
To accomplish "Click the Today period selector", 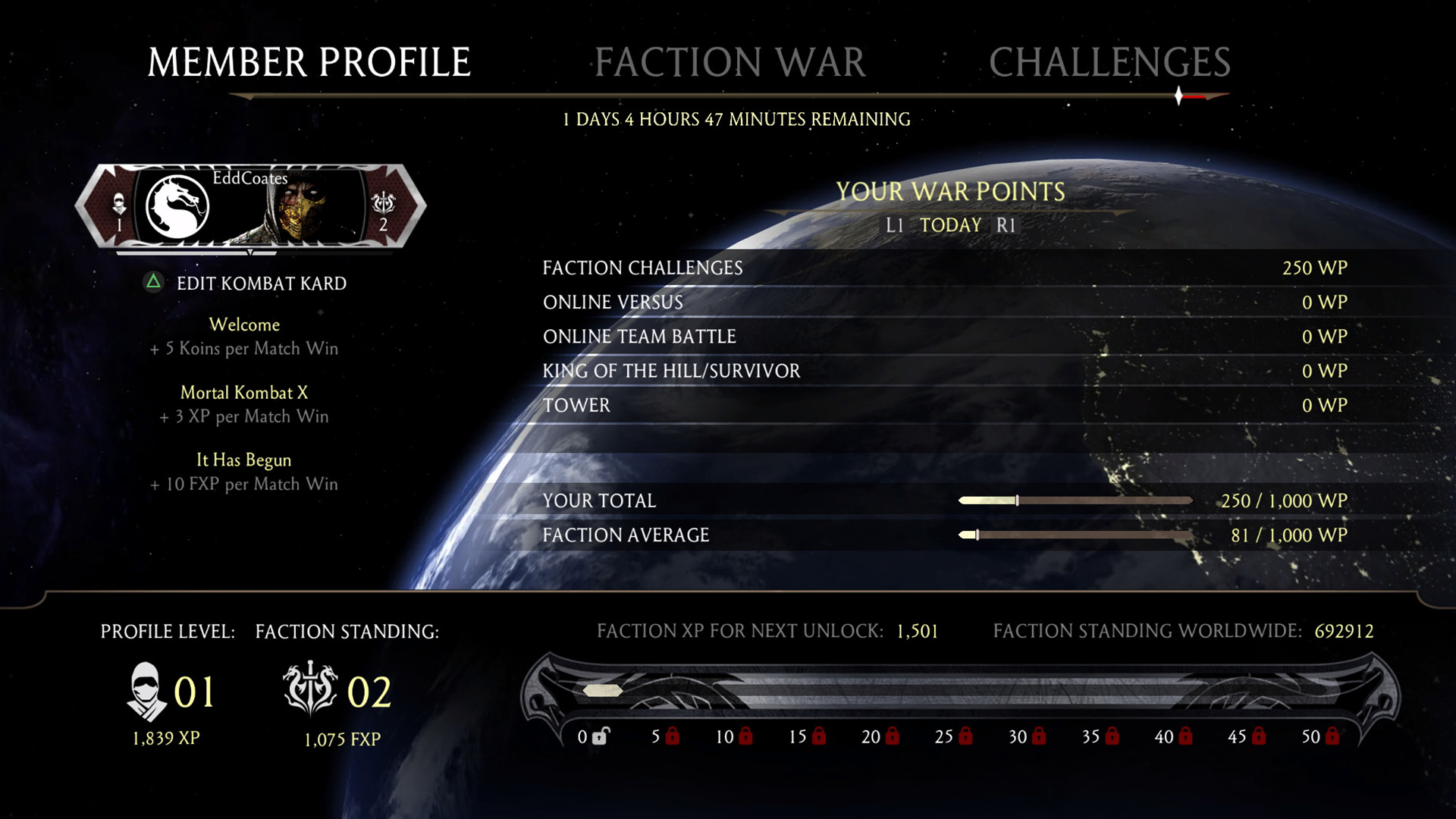I will [950, 225].
